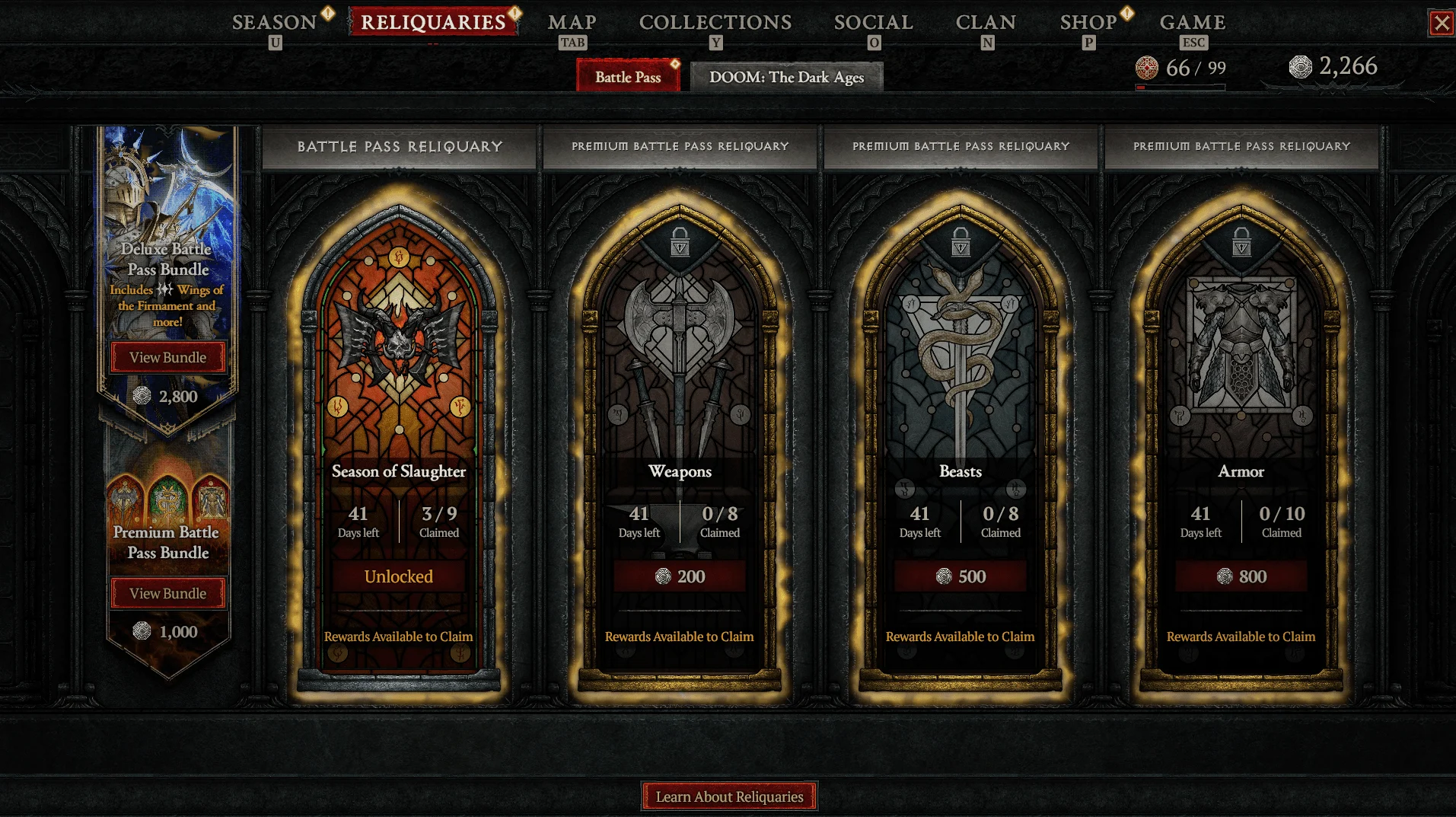Visit the Shop tab
This screenshot has height=817, width=1456.
pos(1088,23)
